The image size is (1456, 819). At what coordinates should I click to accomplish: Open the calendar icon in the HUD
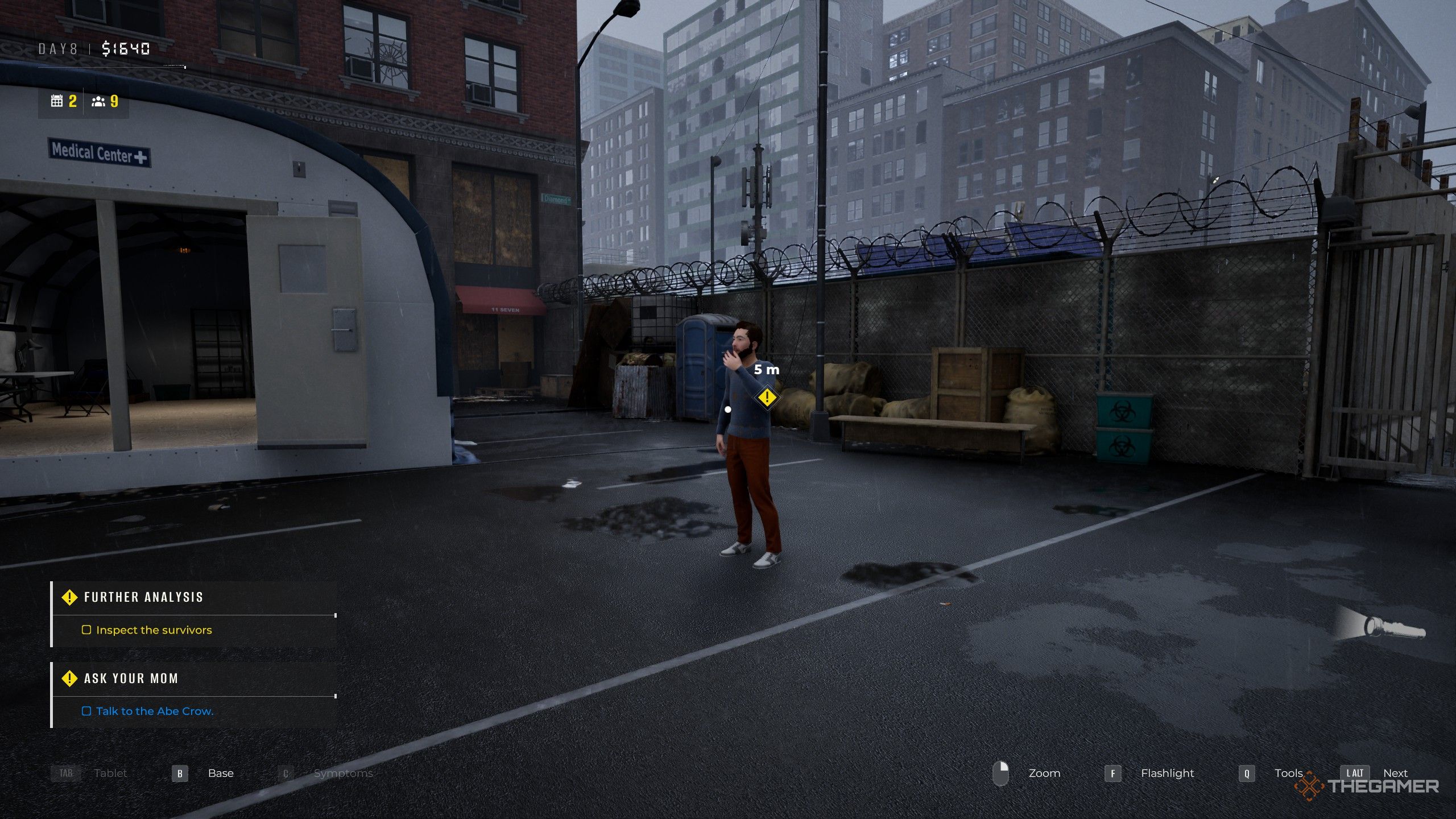tap(57, 101)
